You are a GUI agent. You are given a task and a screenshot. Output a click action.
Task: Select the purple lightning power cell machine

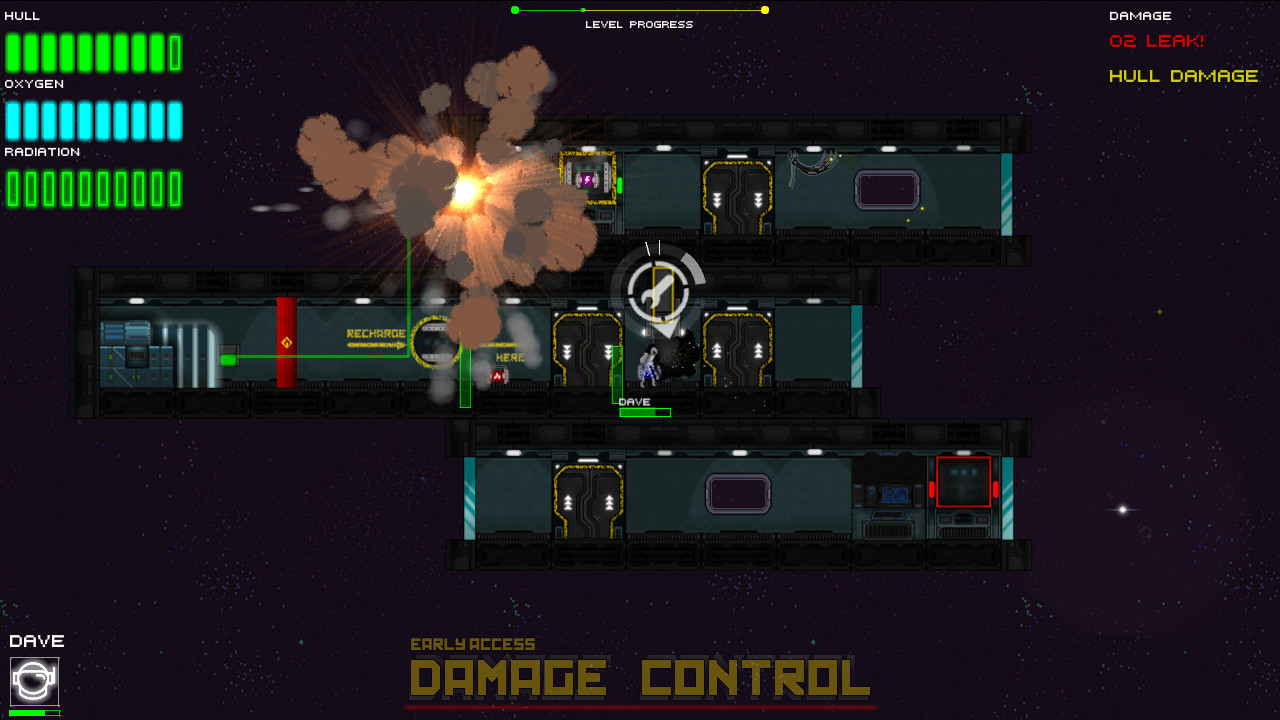(x=585, y=180)
